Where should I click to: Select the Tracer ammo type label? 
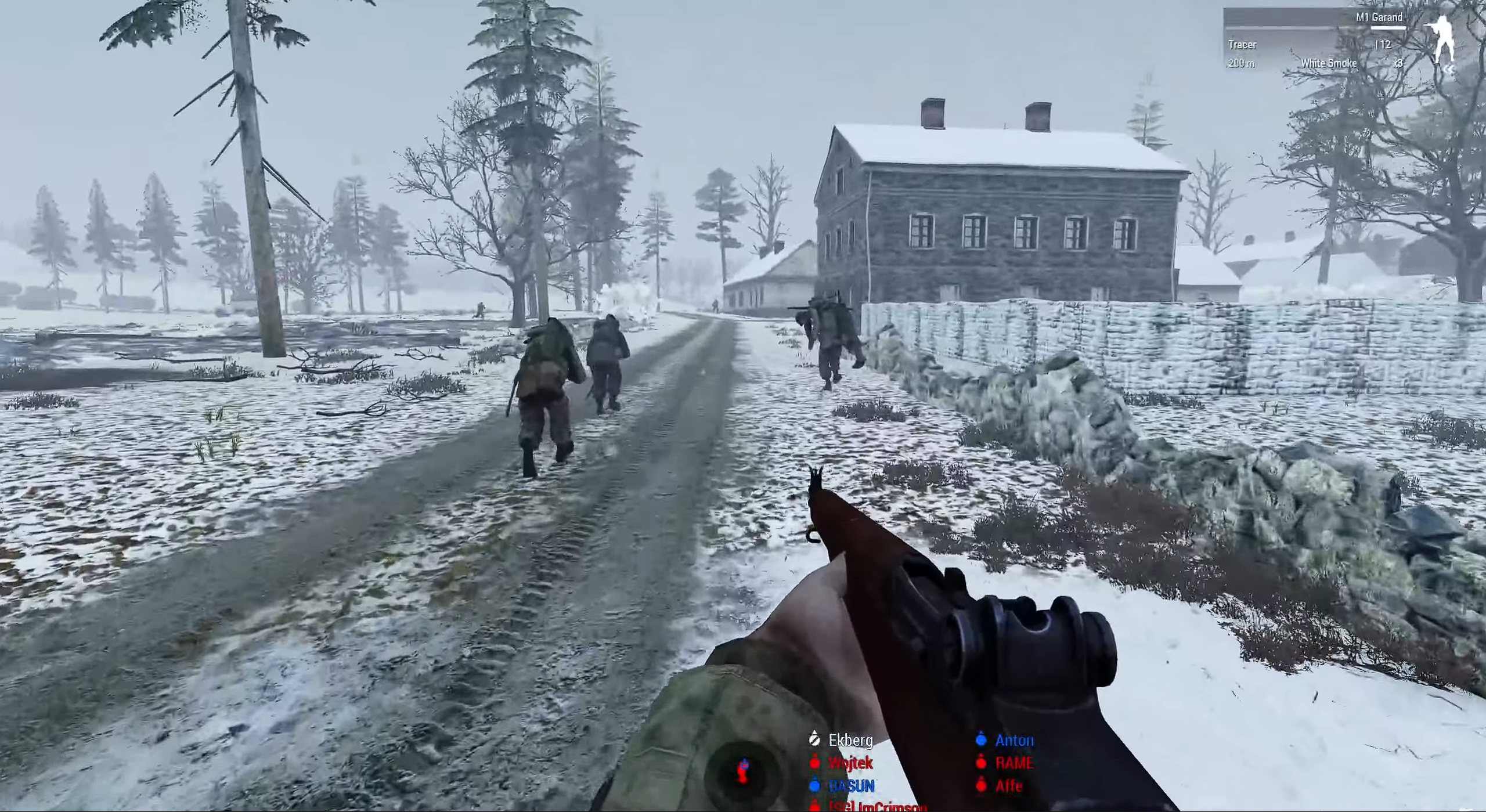(x=1242, y=45)
